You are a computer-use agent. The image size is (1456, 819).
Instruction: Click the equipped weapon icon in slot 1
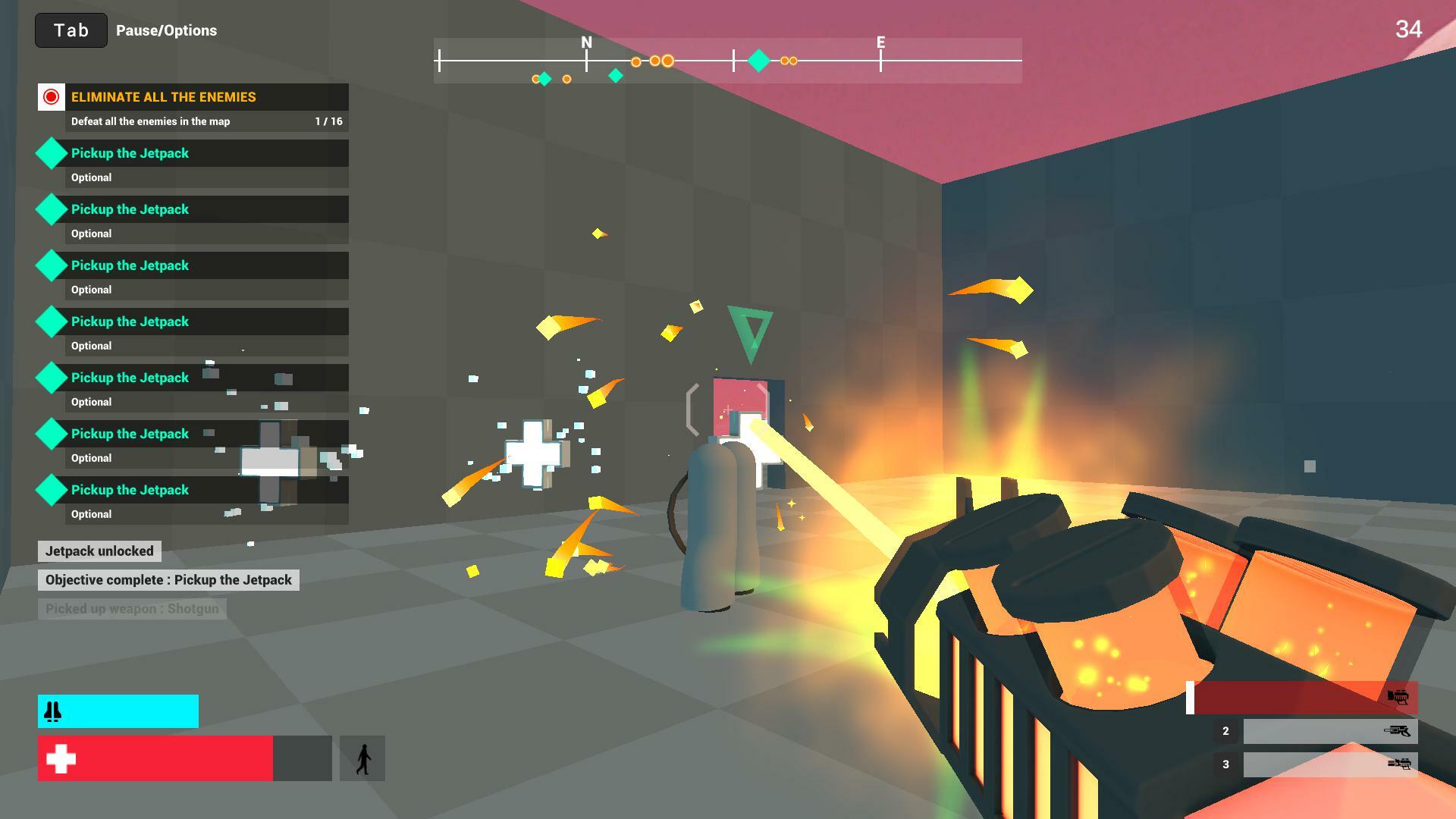[1399, 698]
